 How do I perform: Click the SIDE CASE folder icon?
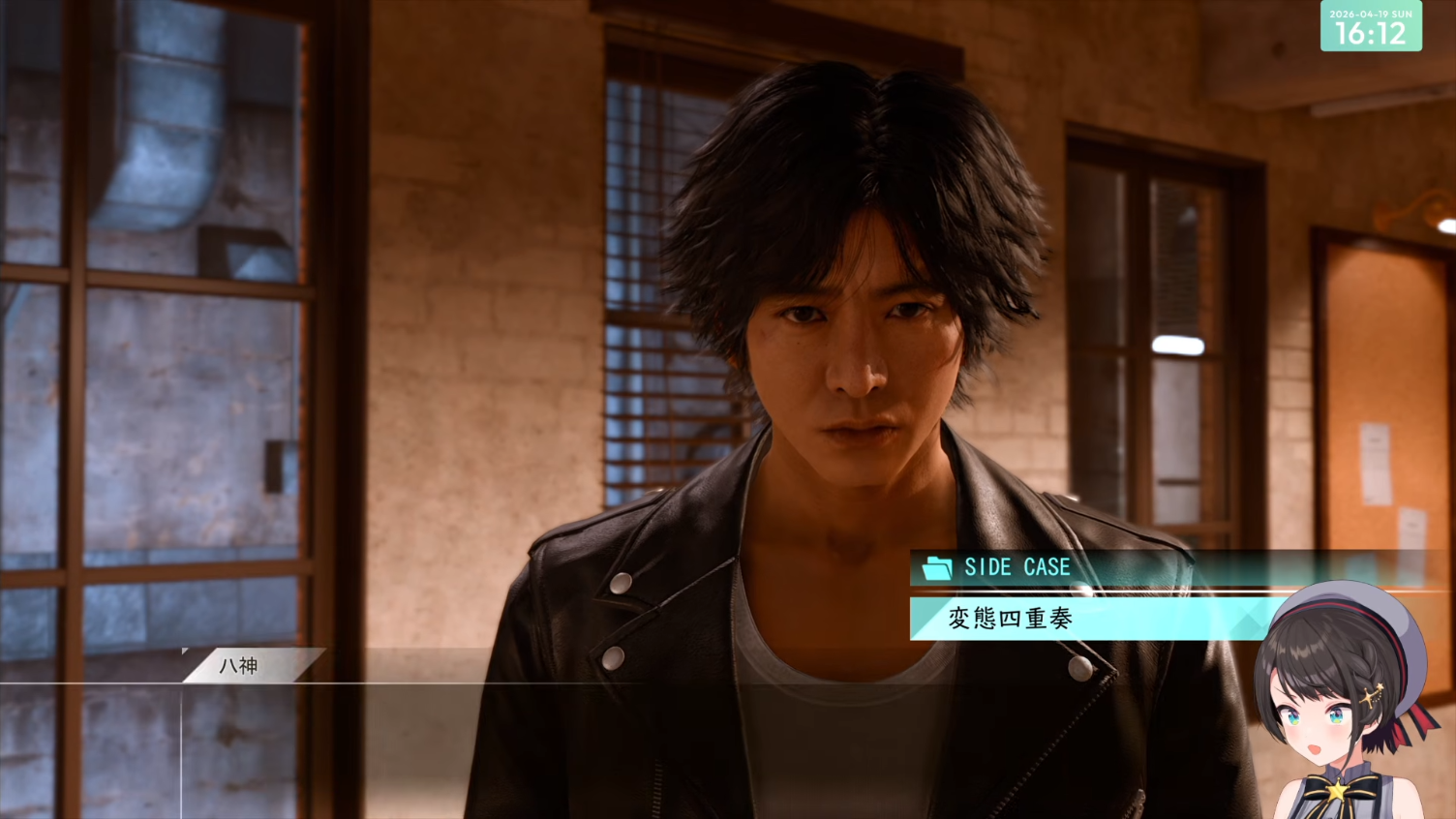pyautogui.click(x=937, y=568)
